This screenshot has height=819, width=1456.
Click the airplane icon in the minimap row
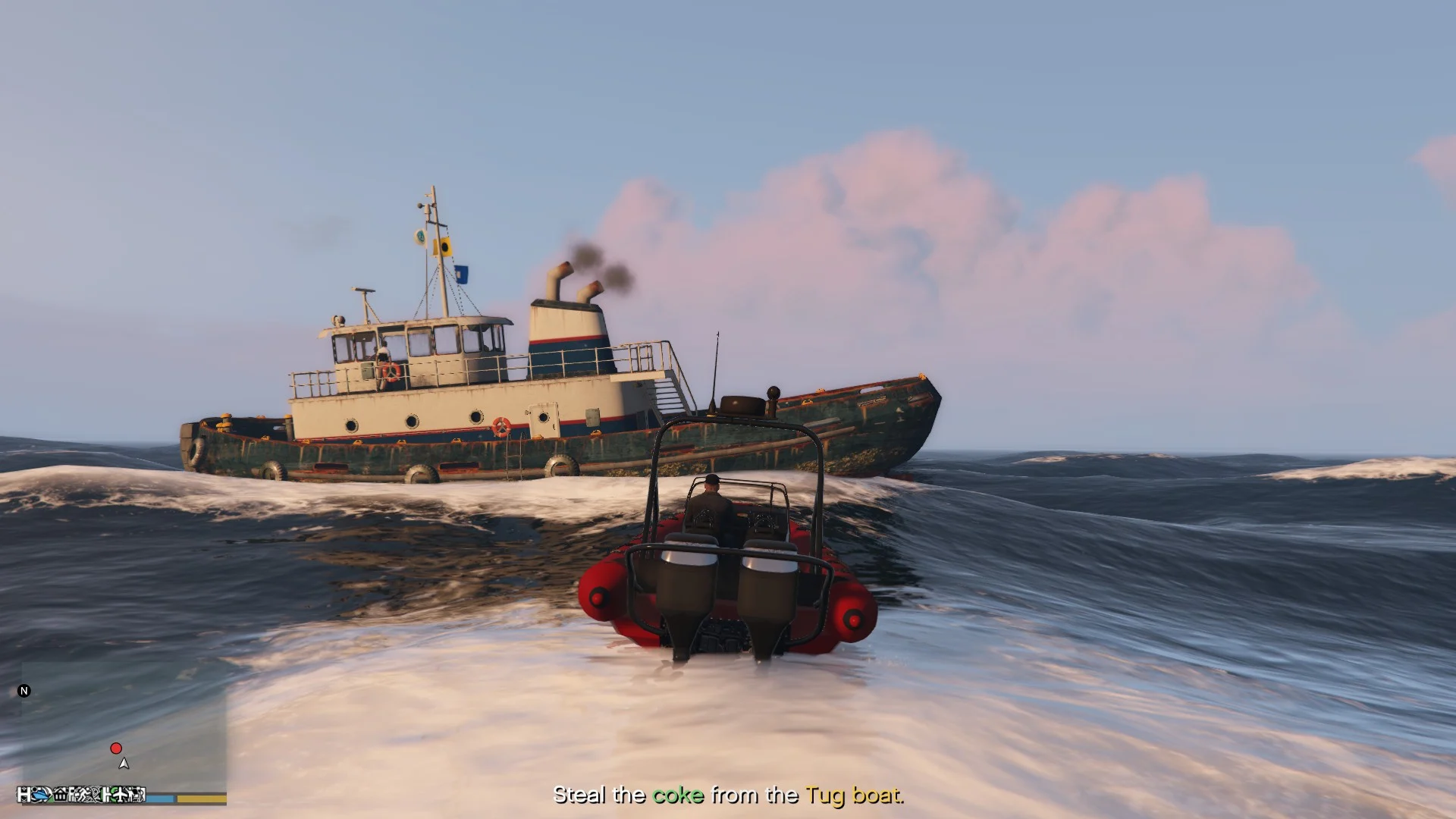click(121, 795)
